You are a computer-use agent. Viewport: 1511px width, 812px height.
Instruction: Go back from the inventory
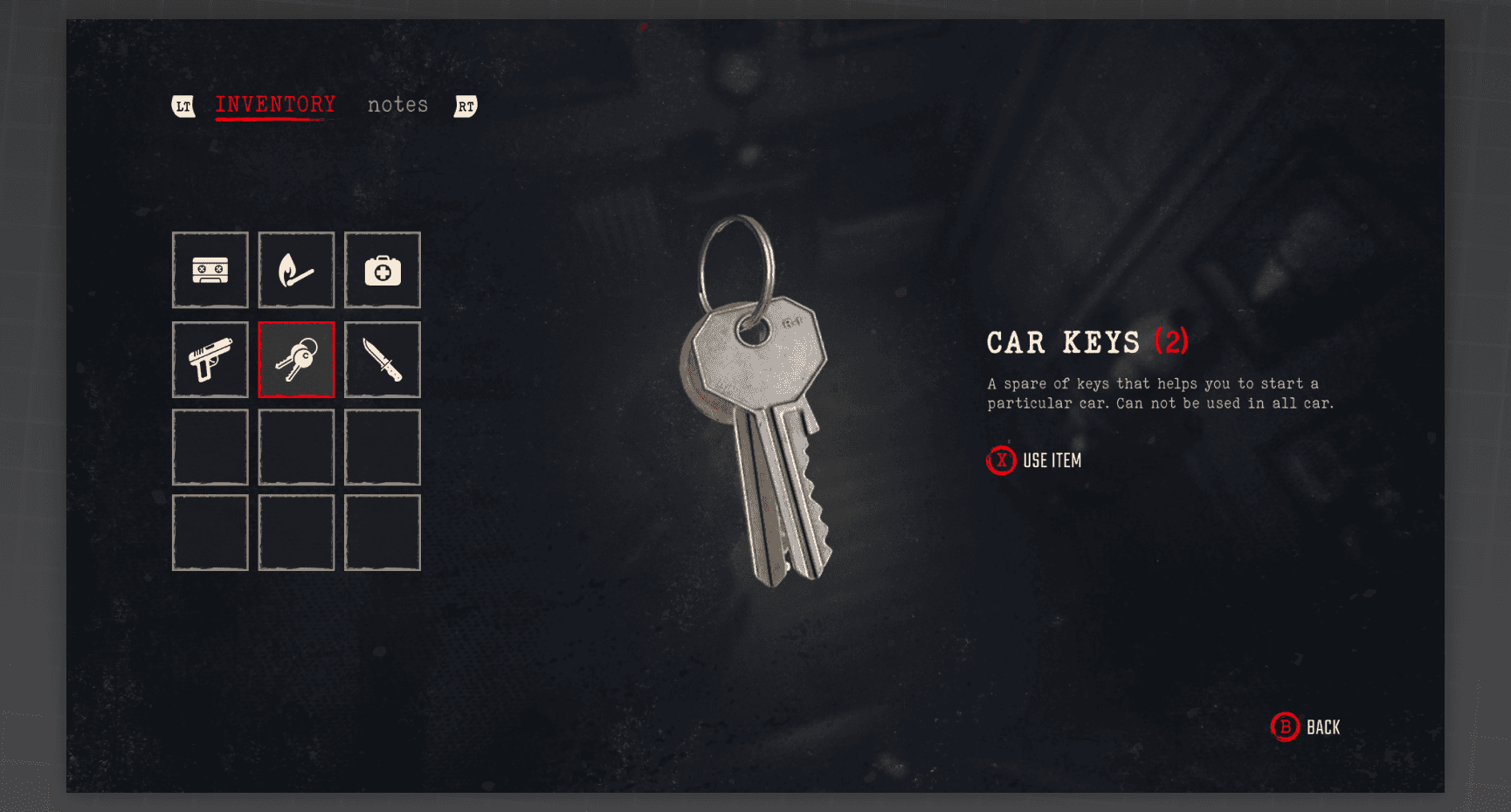[1306, 727]
